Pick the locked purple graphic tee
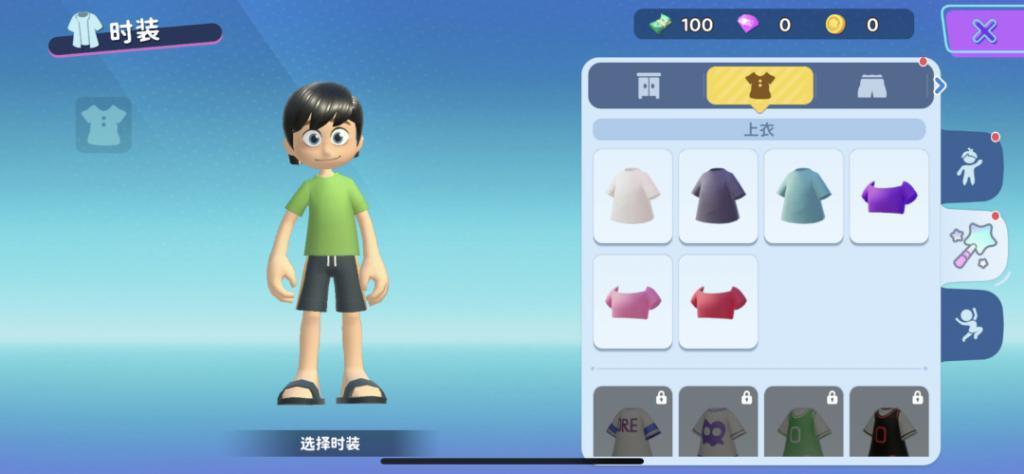Viewport: 1024px width, 474px height. [x=718, y=423]
